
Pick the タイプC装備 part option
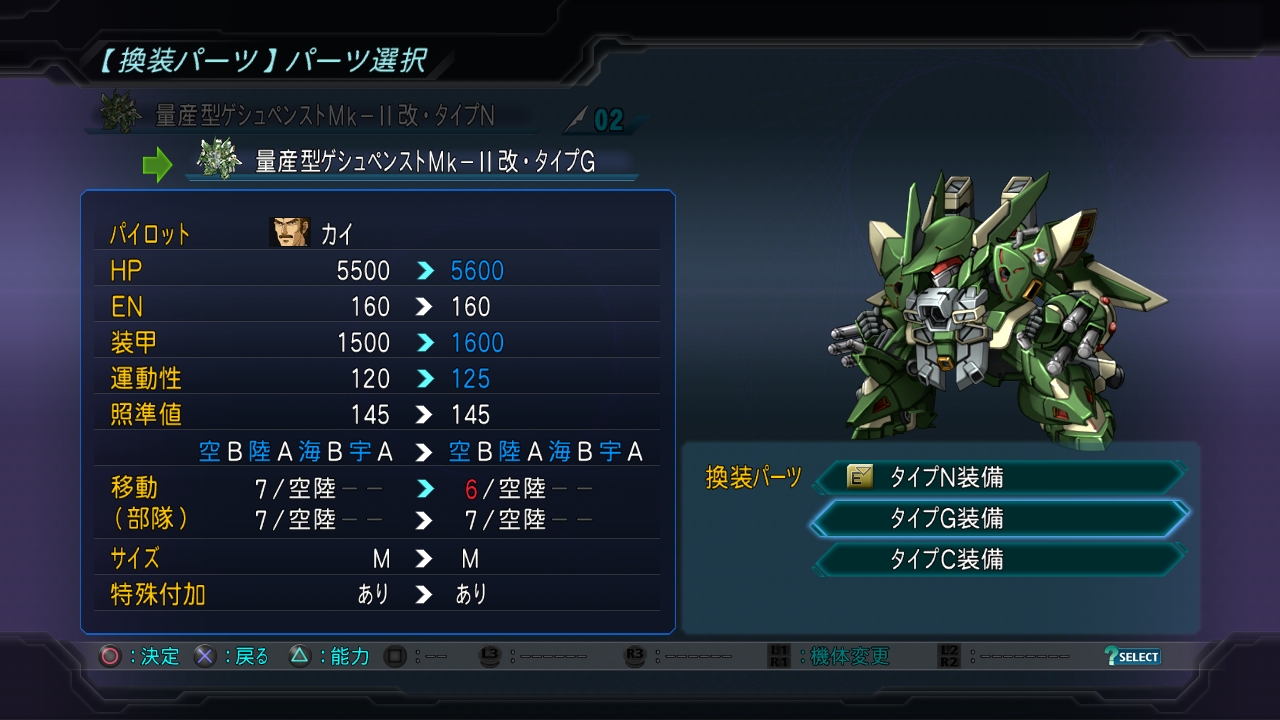pyautogui.click(x=1000, y=559)
